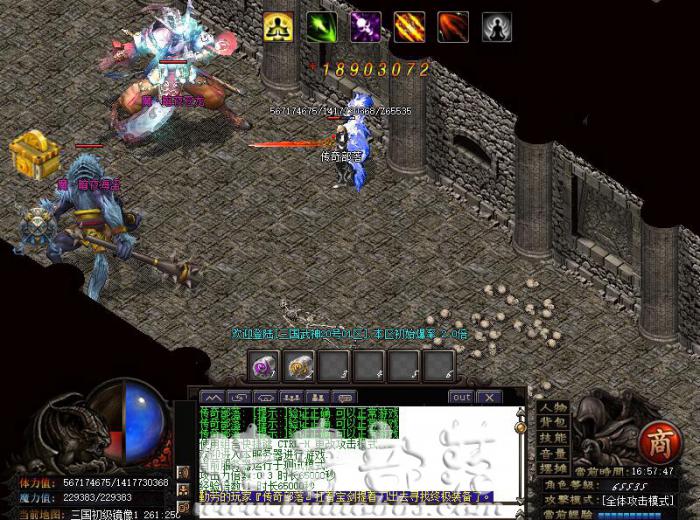Cast the purple skull curse skill
Image resolution: width=700 pixels, height=520 pixels.
pos(365,27)
